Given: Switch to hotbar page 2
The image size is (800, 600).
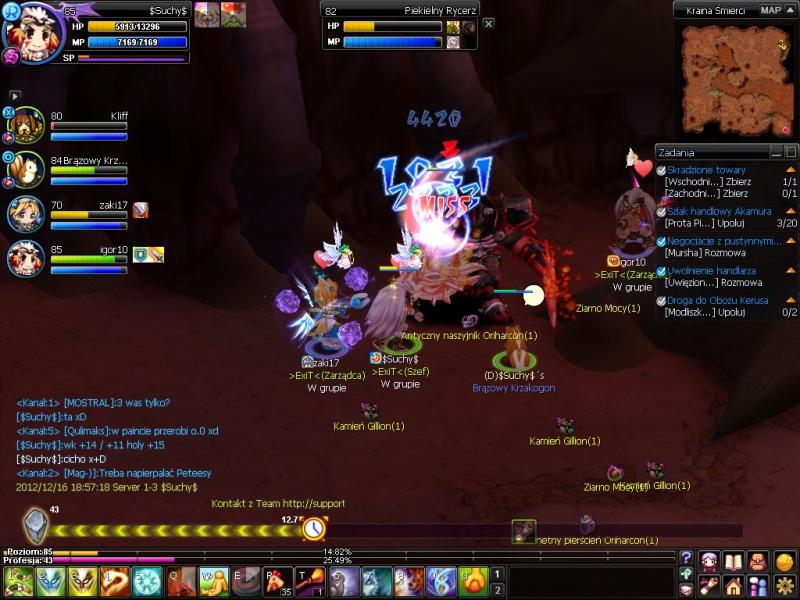Looking at the screenshot, I should tap(497, 590).
